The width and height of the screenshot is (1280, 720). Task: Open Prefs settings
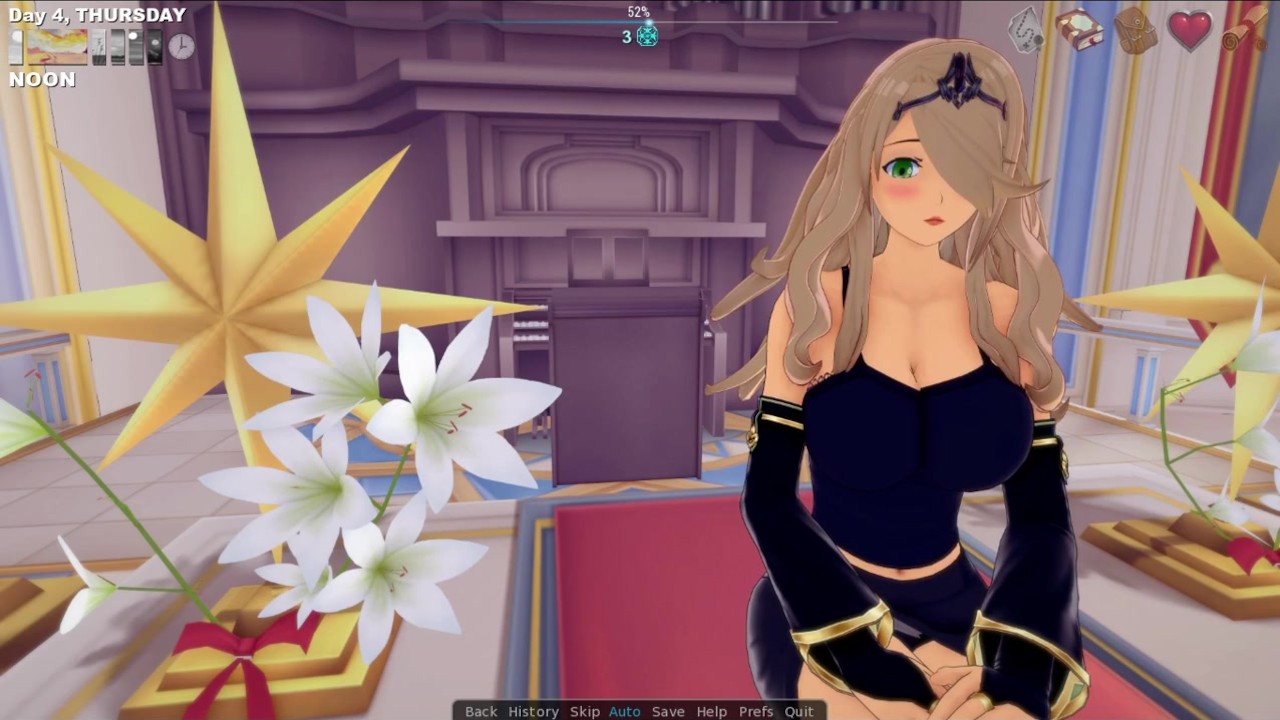pos(756,711)
